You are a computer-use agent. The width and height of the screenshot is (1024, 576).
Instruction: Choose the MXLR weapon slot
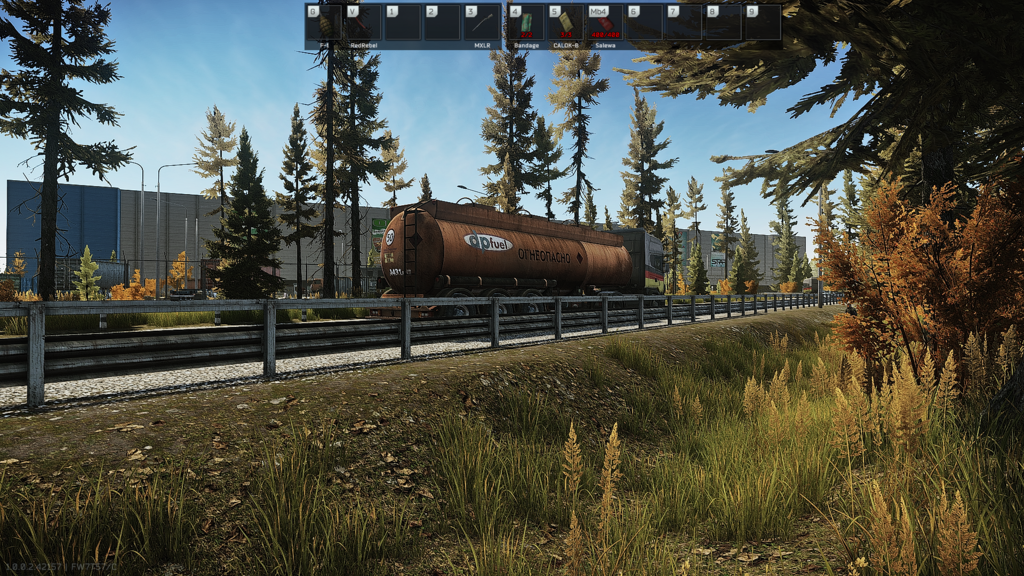click(x=483, y=23)
